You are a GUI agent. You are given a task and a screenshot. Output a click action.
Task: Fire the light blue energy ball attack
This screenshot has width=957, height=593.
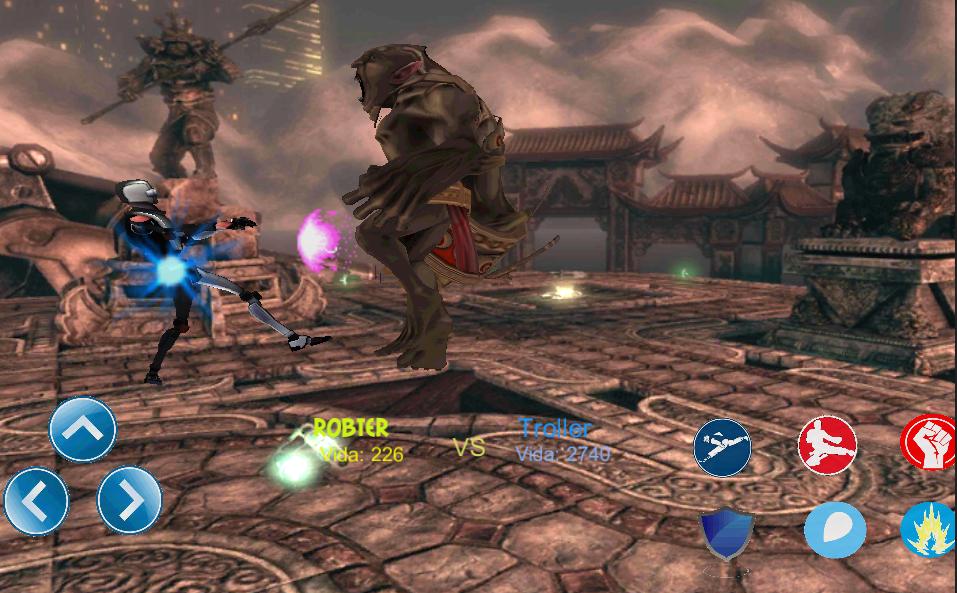click(834, 529)
